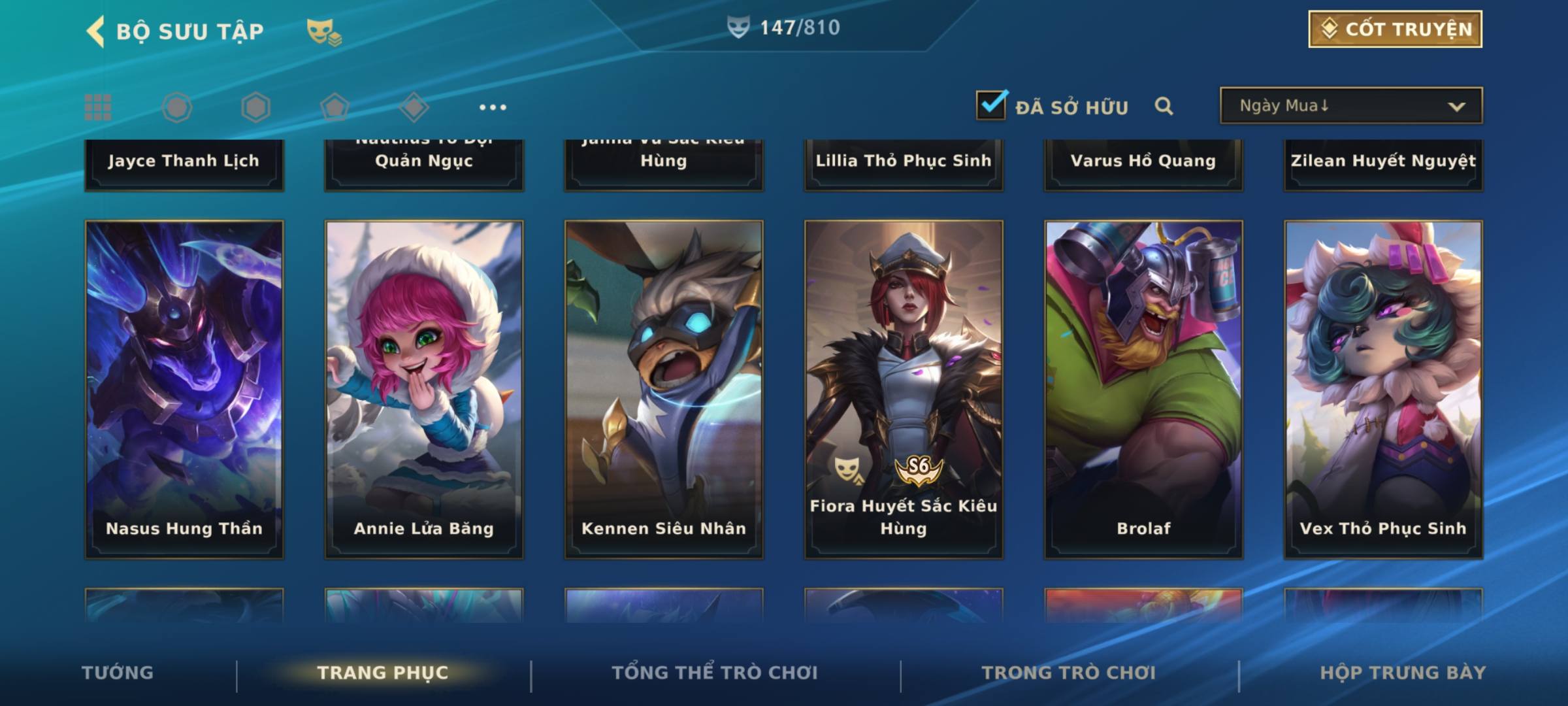Screen dimensions: 1568x706
Task: Show more filters with the three dots
Action: tap(493, 107)
